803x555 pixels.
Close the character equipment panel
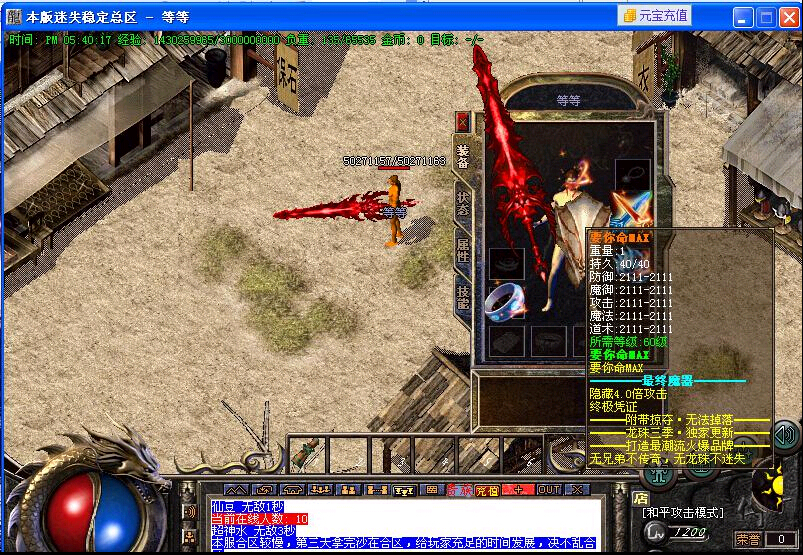click(463, 121)
